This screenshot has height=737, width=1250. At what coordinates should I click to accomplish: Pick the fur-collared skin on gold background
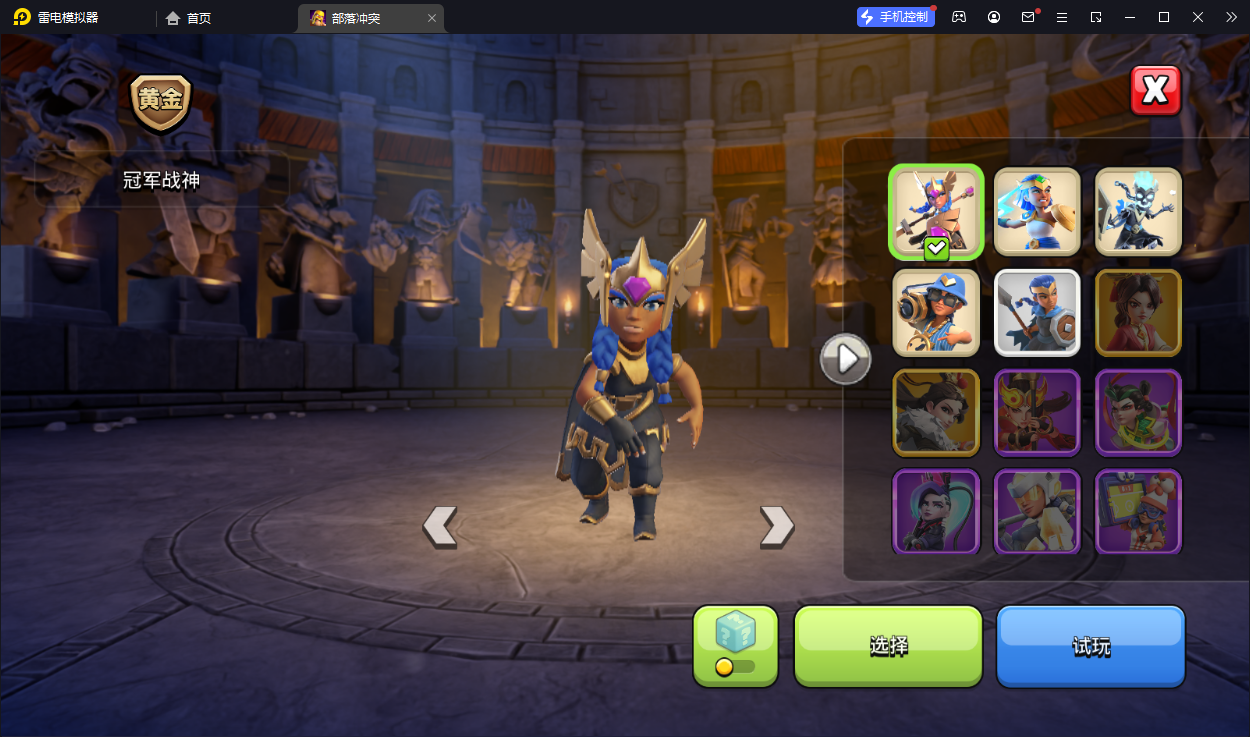[936, 412]
